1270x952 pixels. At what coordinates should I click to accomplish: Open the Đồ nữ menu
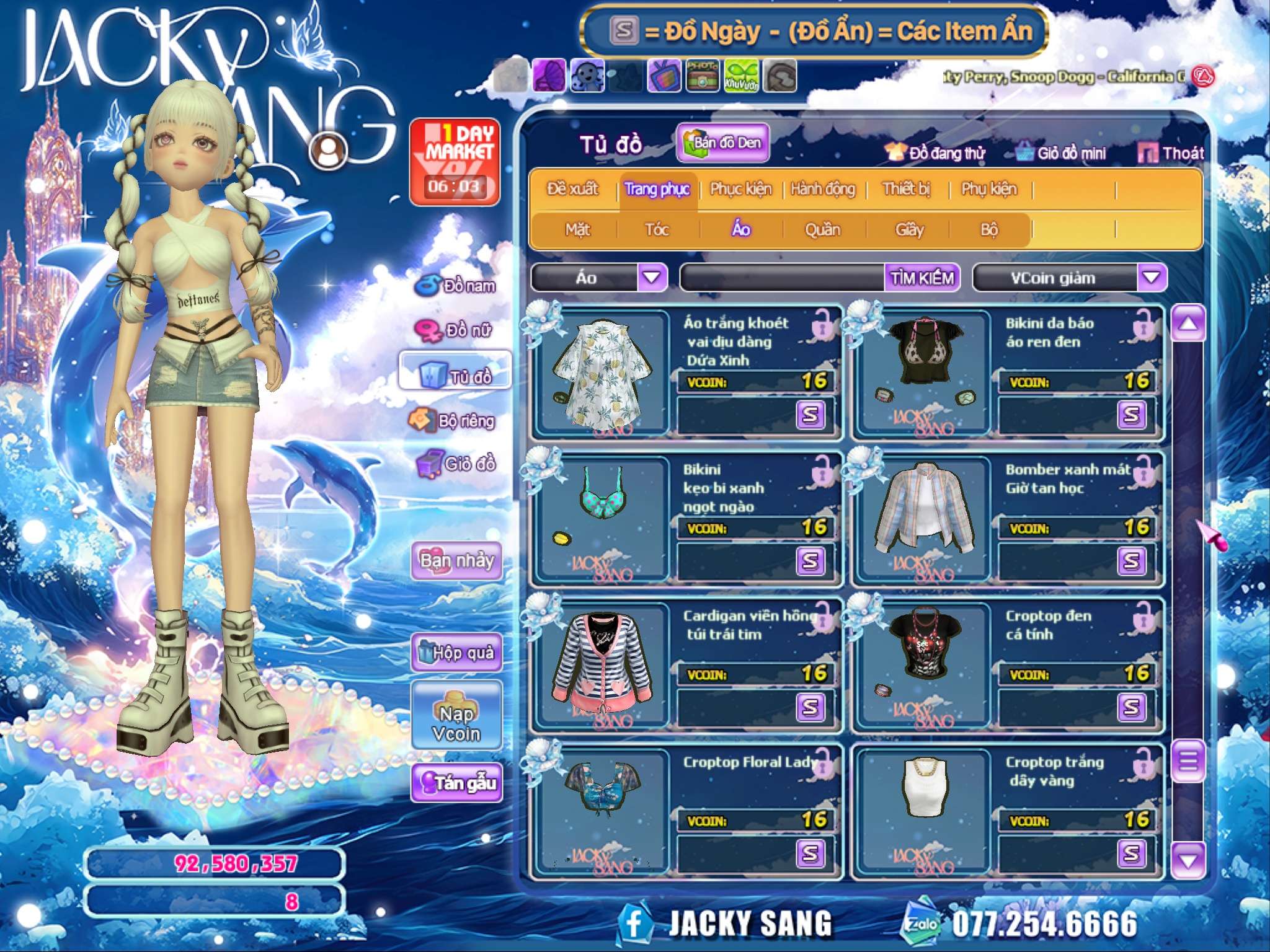click(455, 330)
